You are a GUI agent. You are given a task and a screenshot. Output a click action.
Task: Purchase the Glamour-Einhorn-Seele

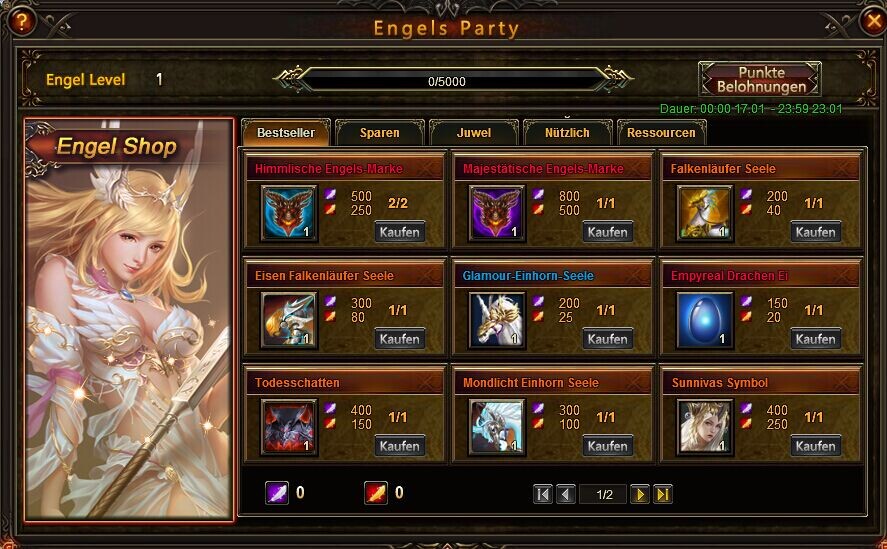tap(607, 339)
